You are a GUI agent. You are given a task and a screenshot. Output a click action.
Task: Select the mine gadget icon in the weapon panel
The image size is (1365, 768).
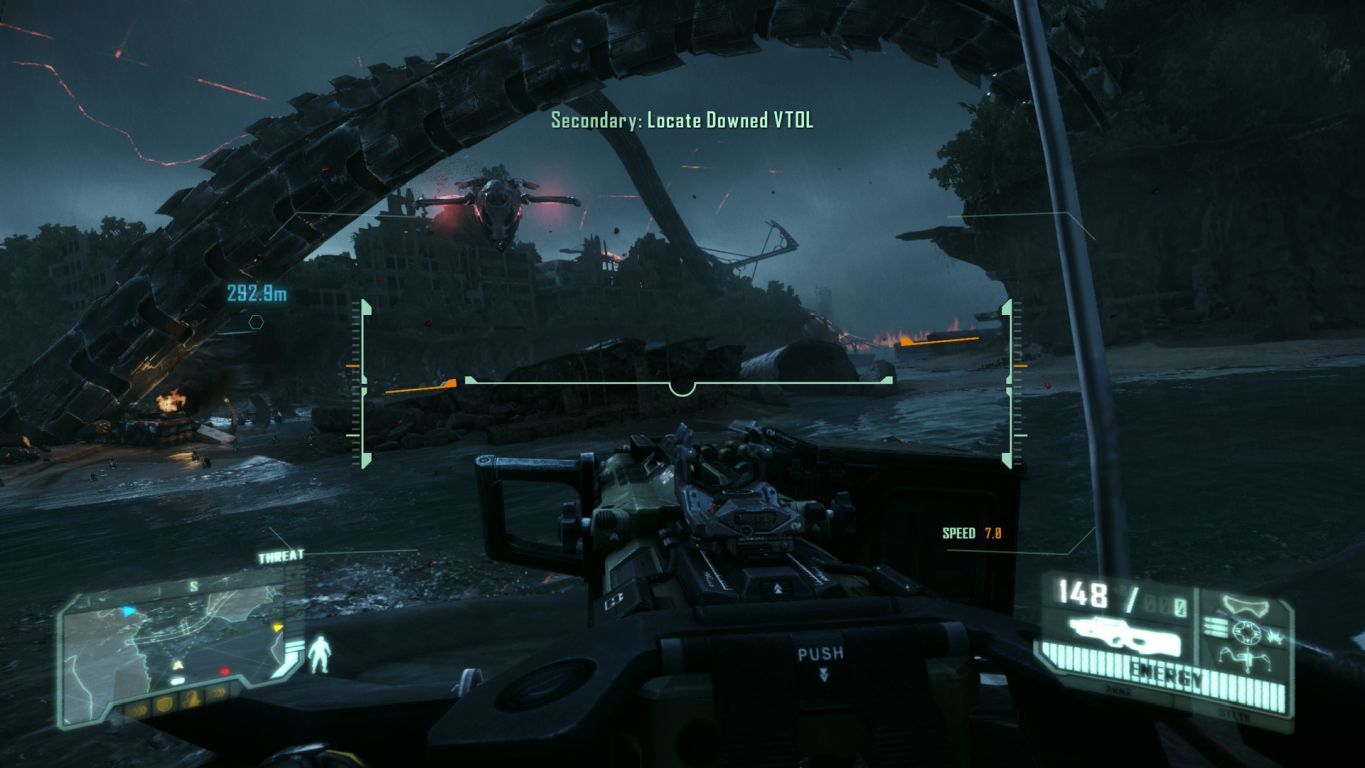coord(1246,660)
